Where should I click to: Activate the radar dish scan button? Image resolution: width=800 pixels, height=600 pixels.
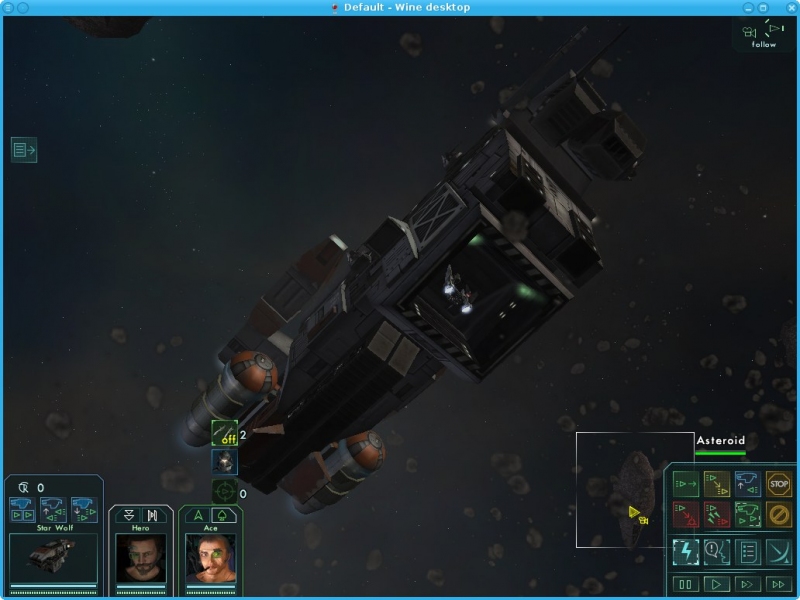(779, 551)
